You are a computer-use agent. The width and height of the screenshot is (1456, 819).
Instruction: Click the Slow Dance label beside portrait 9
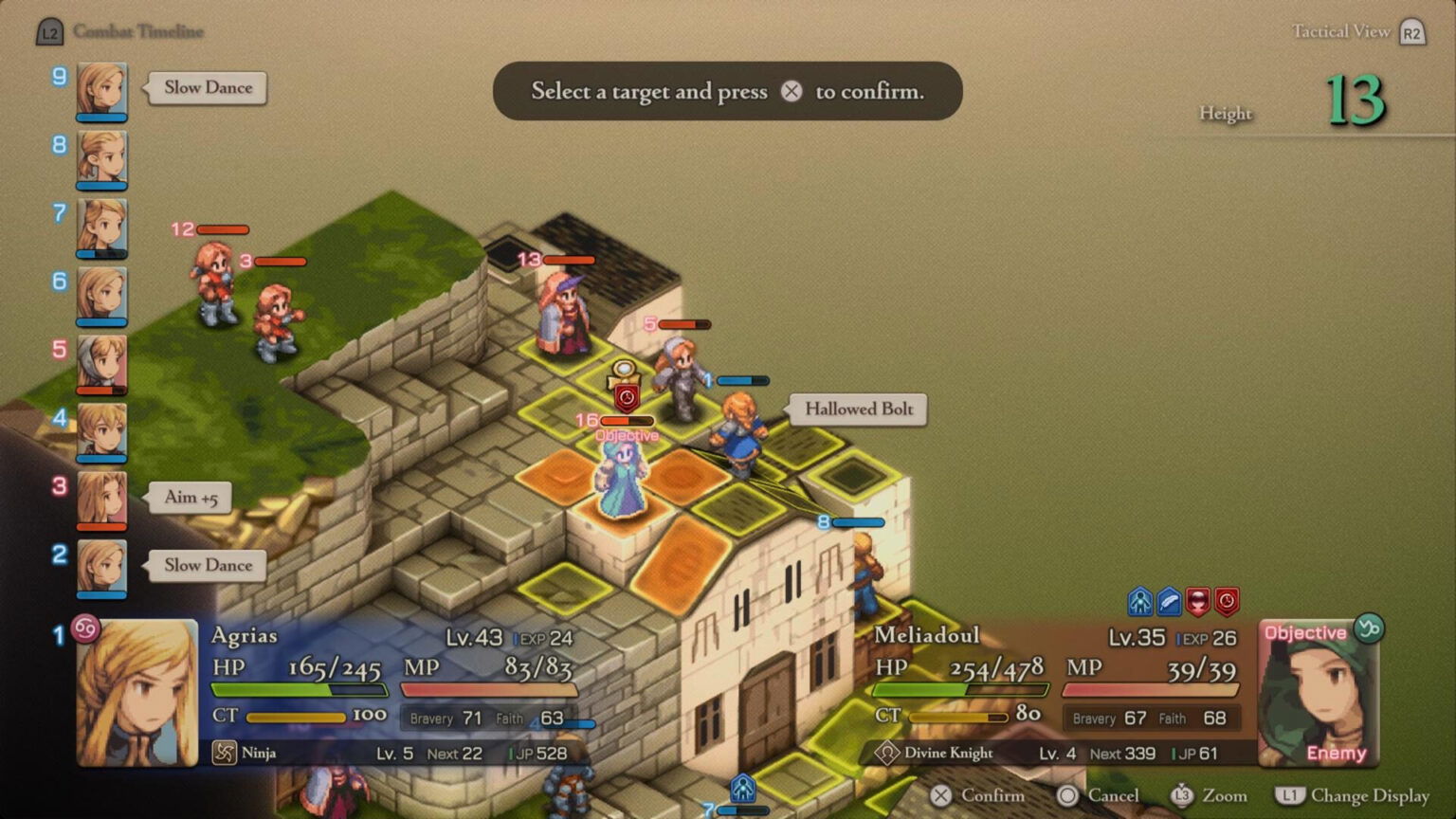click(208, 88)
